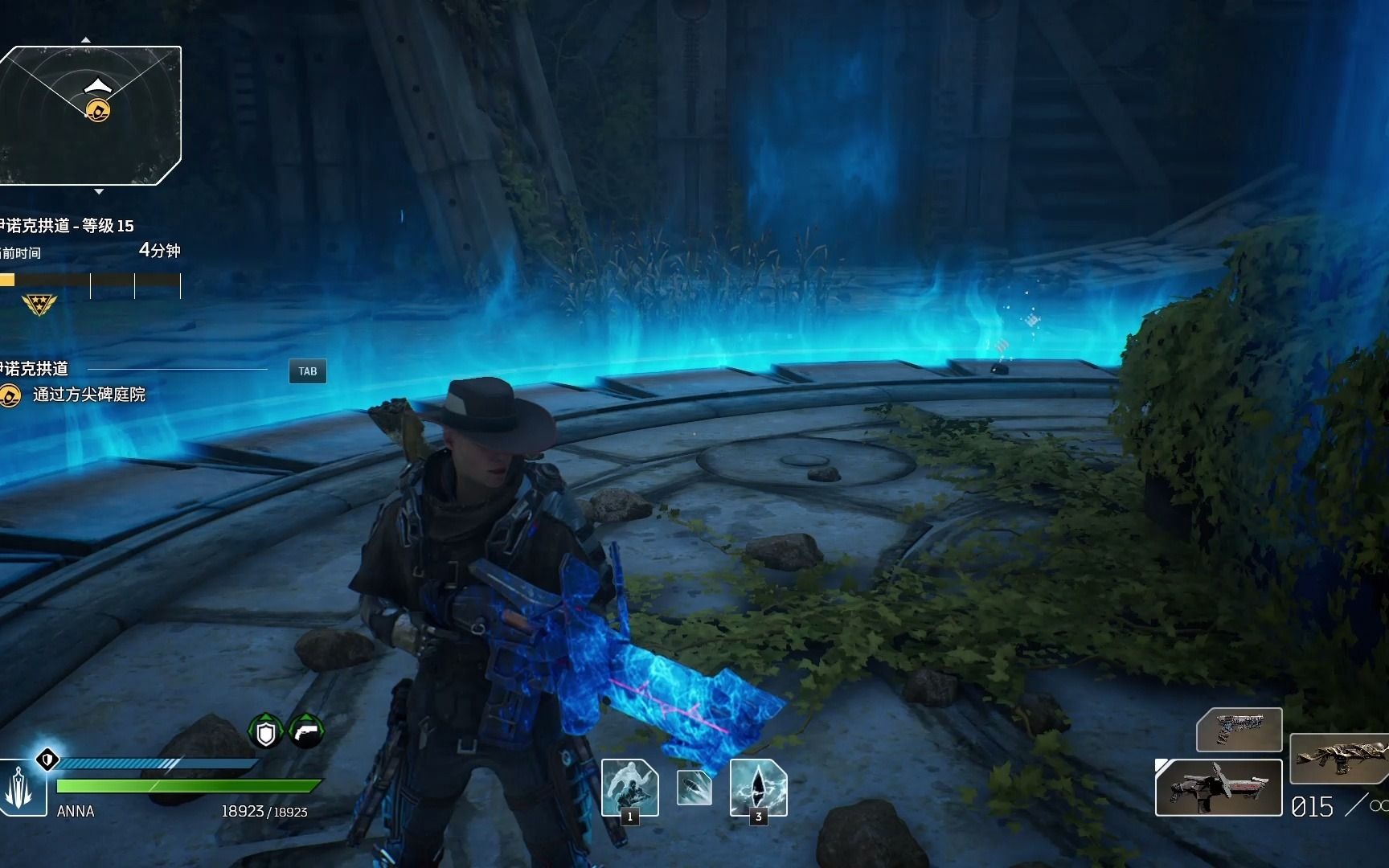The image size is (1389, 868).
Task: Choose the equipped primary weapon slot
Action: (1218, 788)
